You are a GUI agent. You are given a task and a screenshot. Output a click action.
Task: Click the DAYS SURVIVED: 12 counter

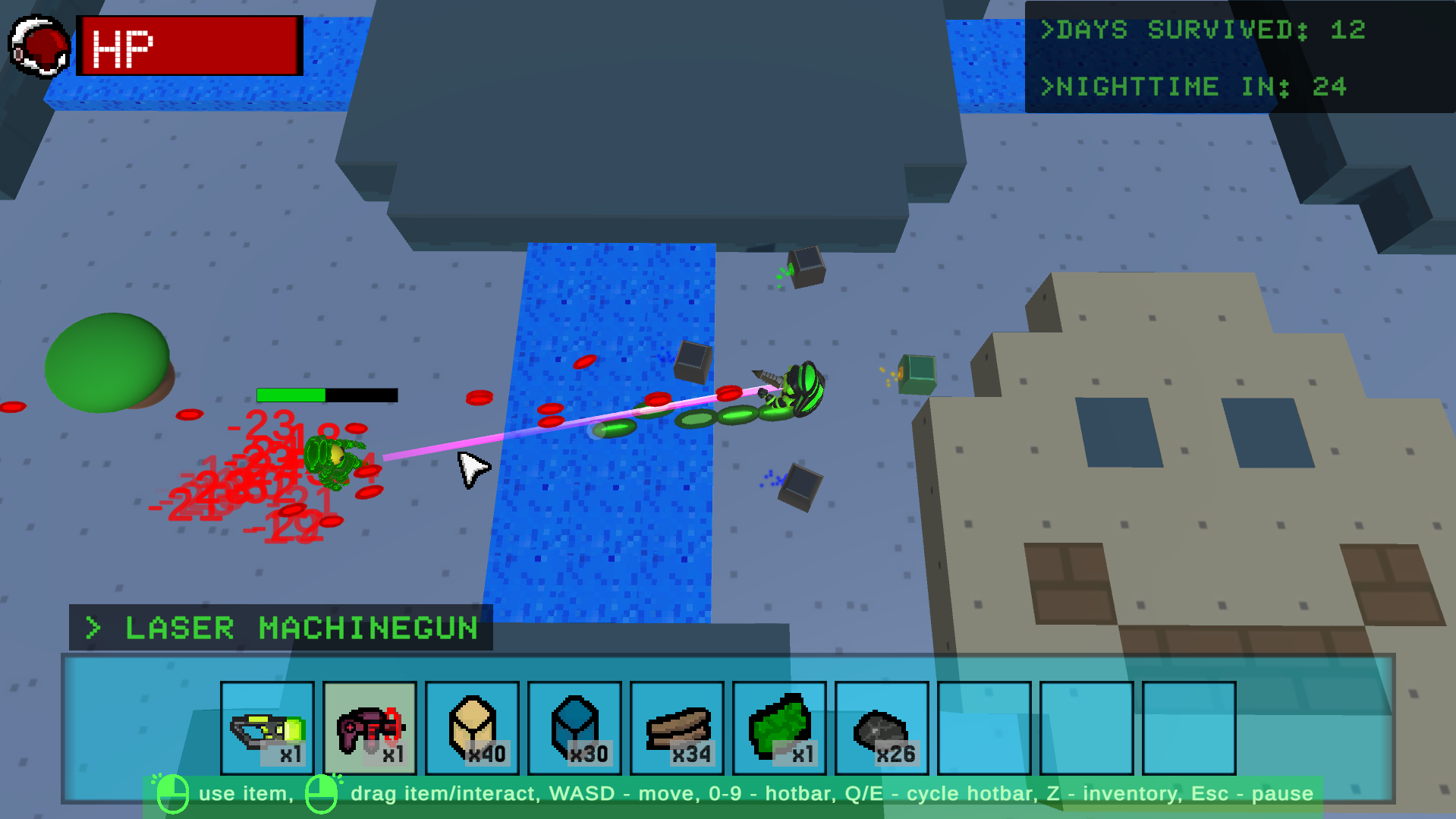(1204, 31)
